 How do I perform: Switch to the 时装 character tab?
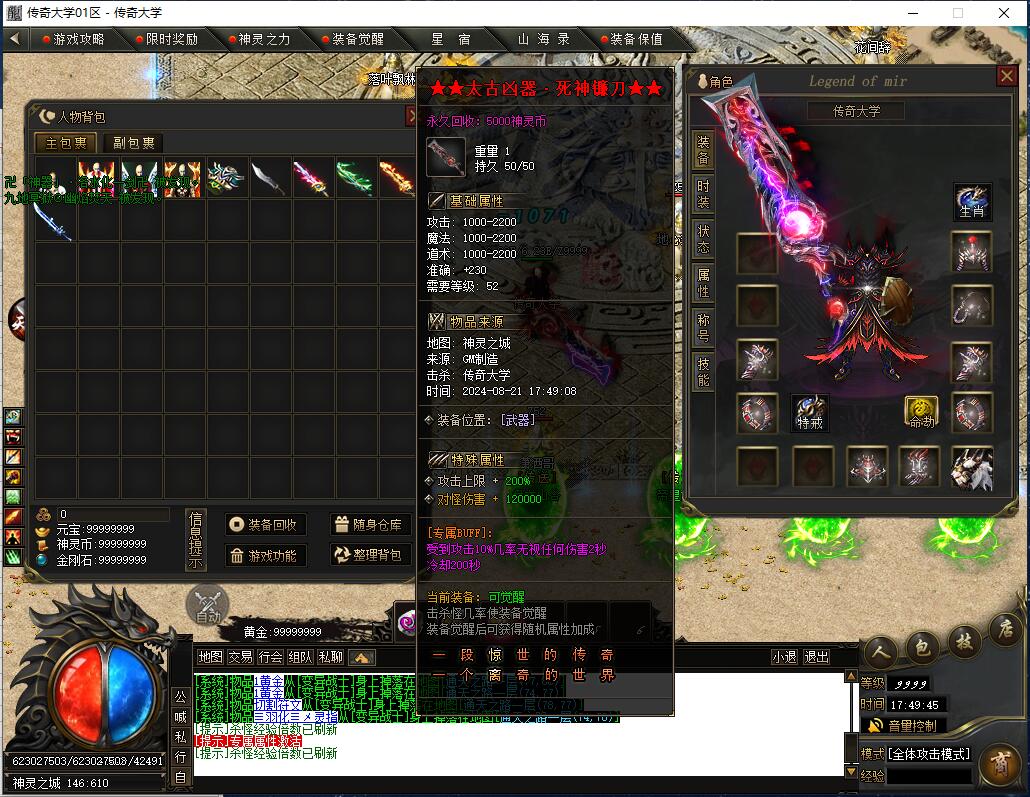click(x=703, y=194)
